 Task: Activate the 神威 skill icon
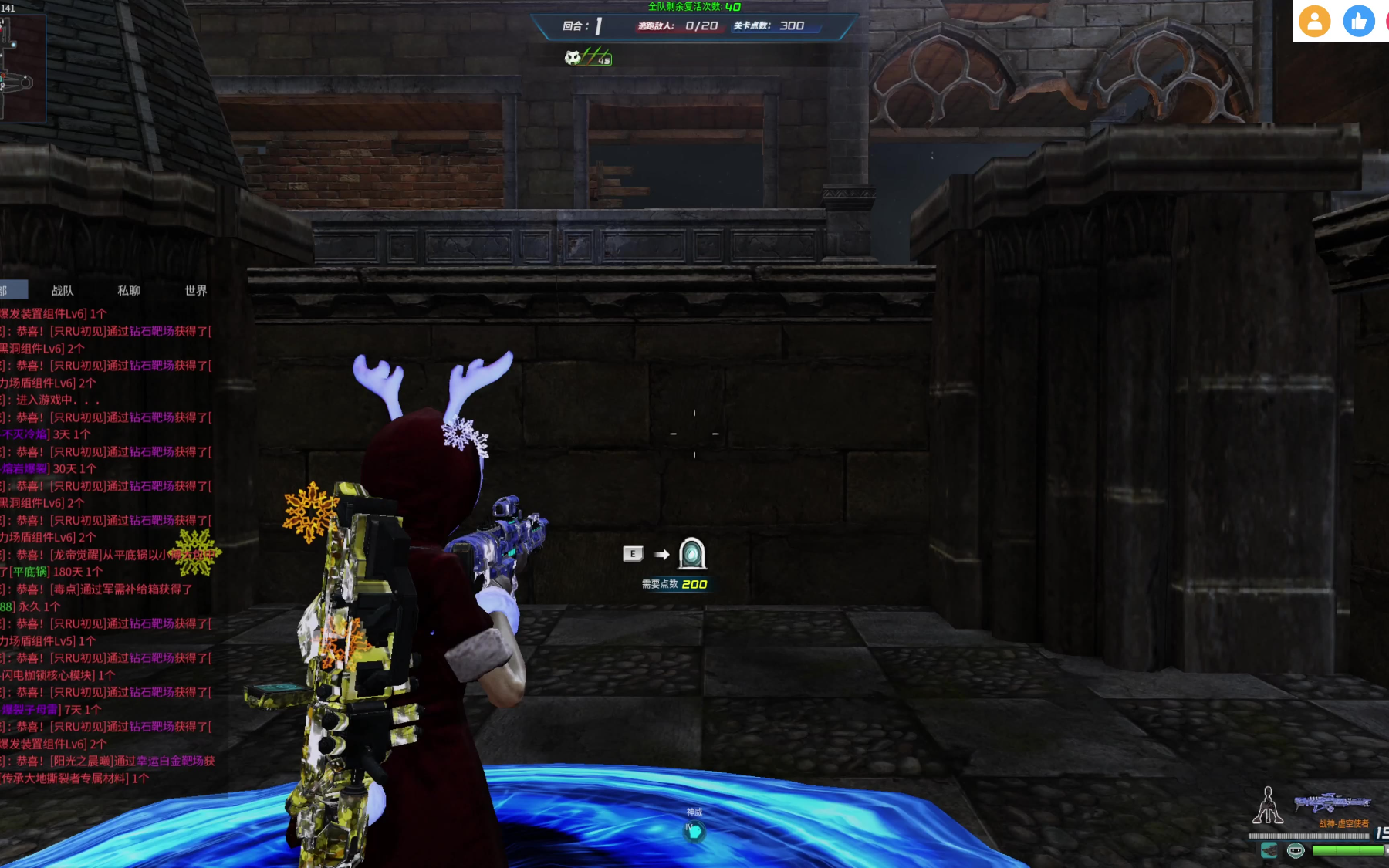pos(694,831)
